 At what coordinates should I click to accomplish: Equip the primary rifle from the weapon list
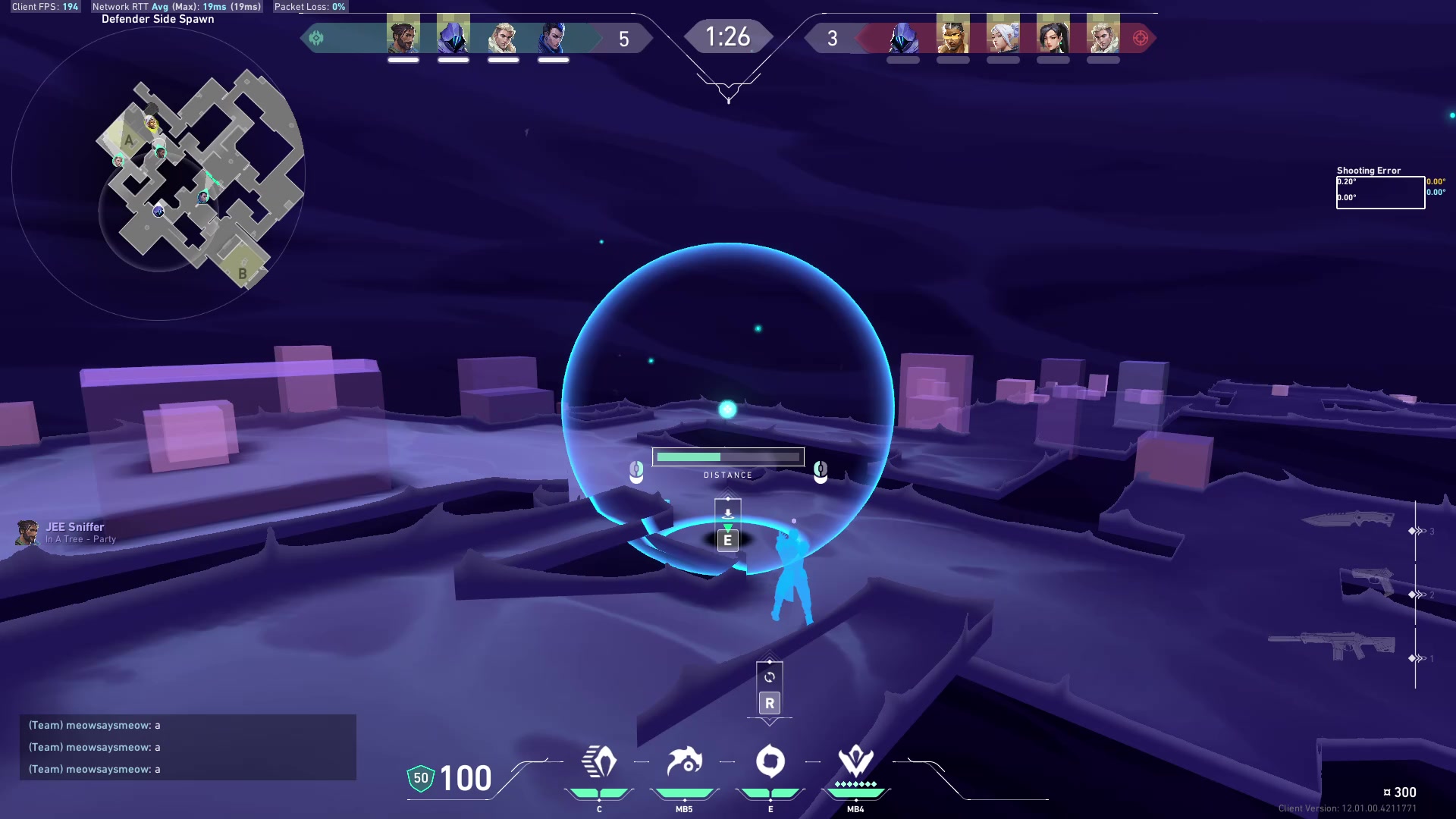point(1332,646)
